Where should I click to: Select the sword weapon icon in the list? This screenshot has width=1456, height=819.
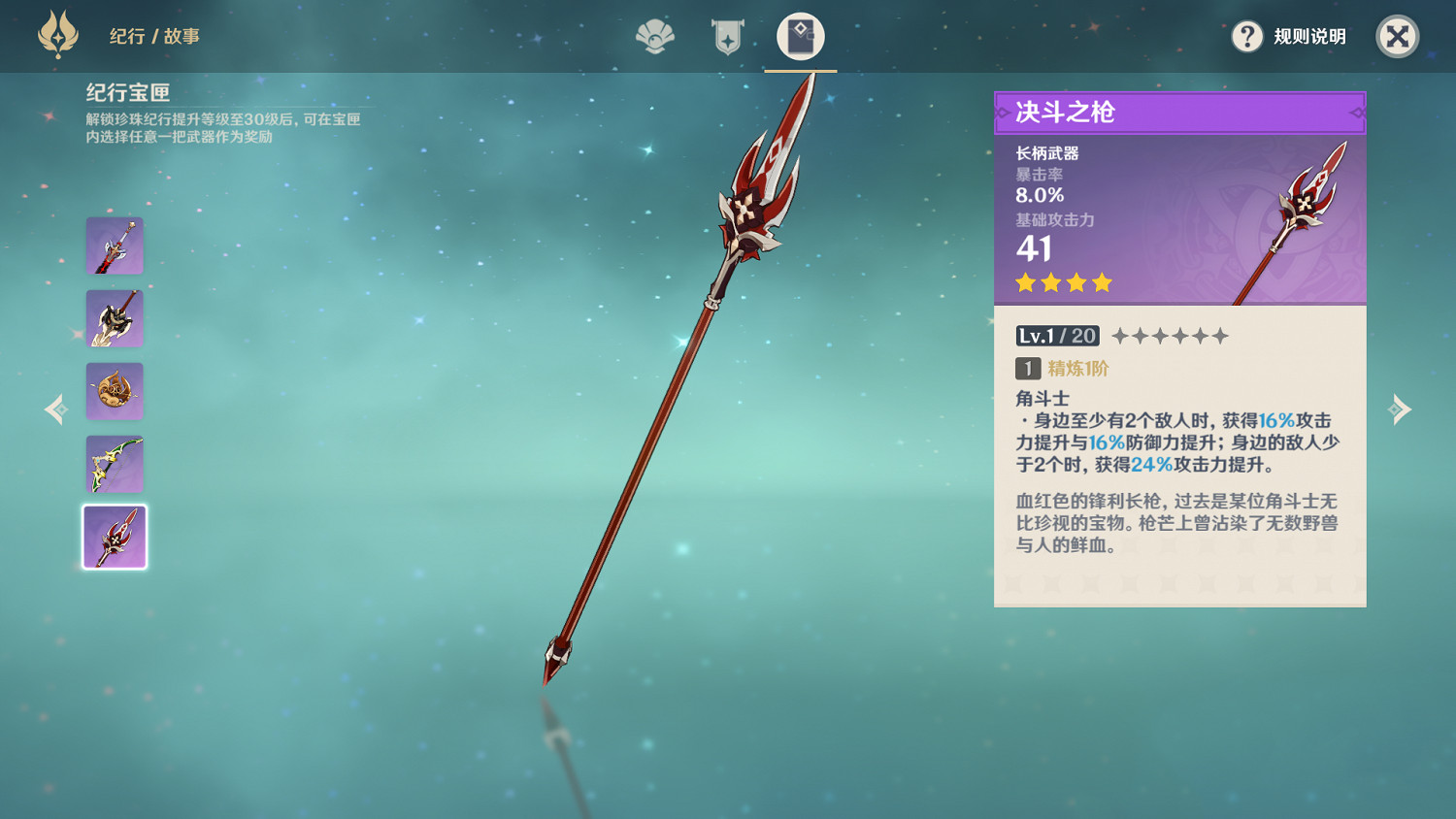(115, 246)
